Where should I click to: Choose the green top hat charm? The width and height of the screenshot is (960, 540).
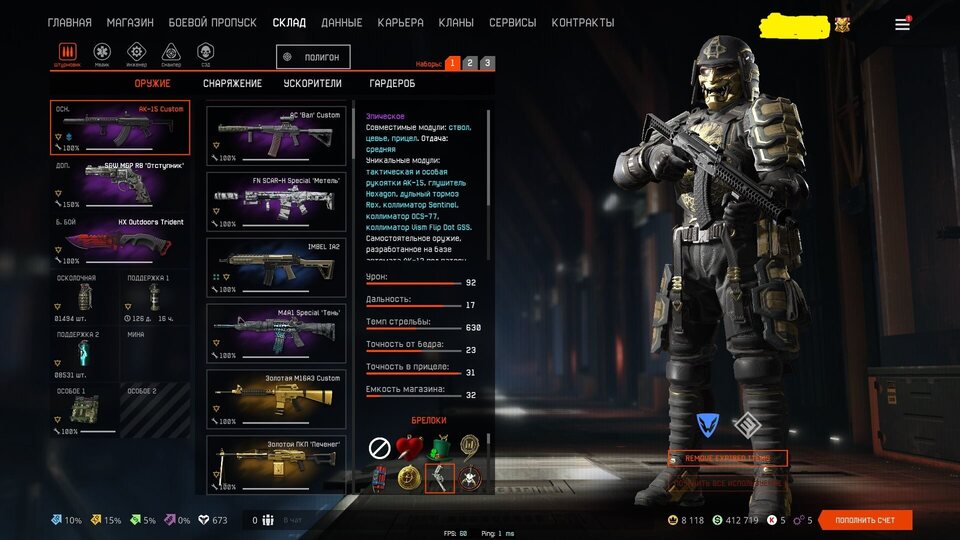(439, 446)
